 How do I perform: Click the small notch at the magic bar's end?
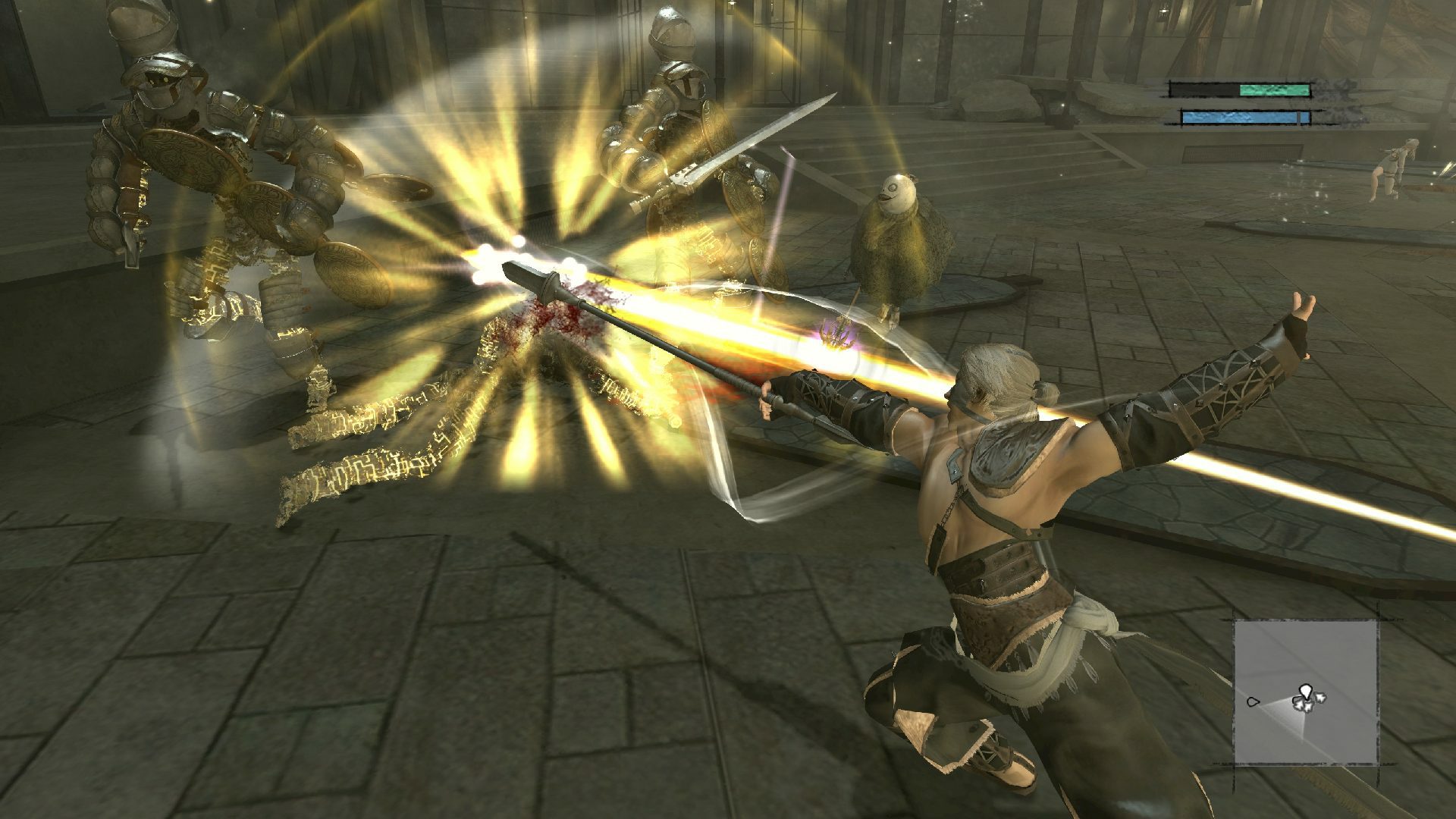pyautogui.click(x=1299, y=119)
